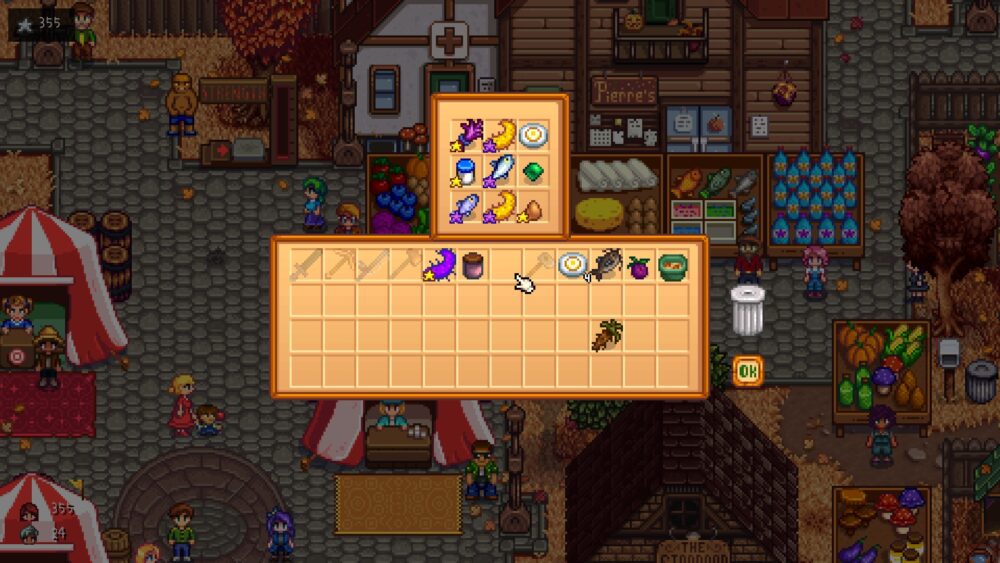Click the greyed-out pickaxe slot
Viewport: 1000px width, 563px height.
[x=339, y=265]
